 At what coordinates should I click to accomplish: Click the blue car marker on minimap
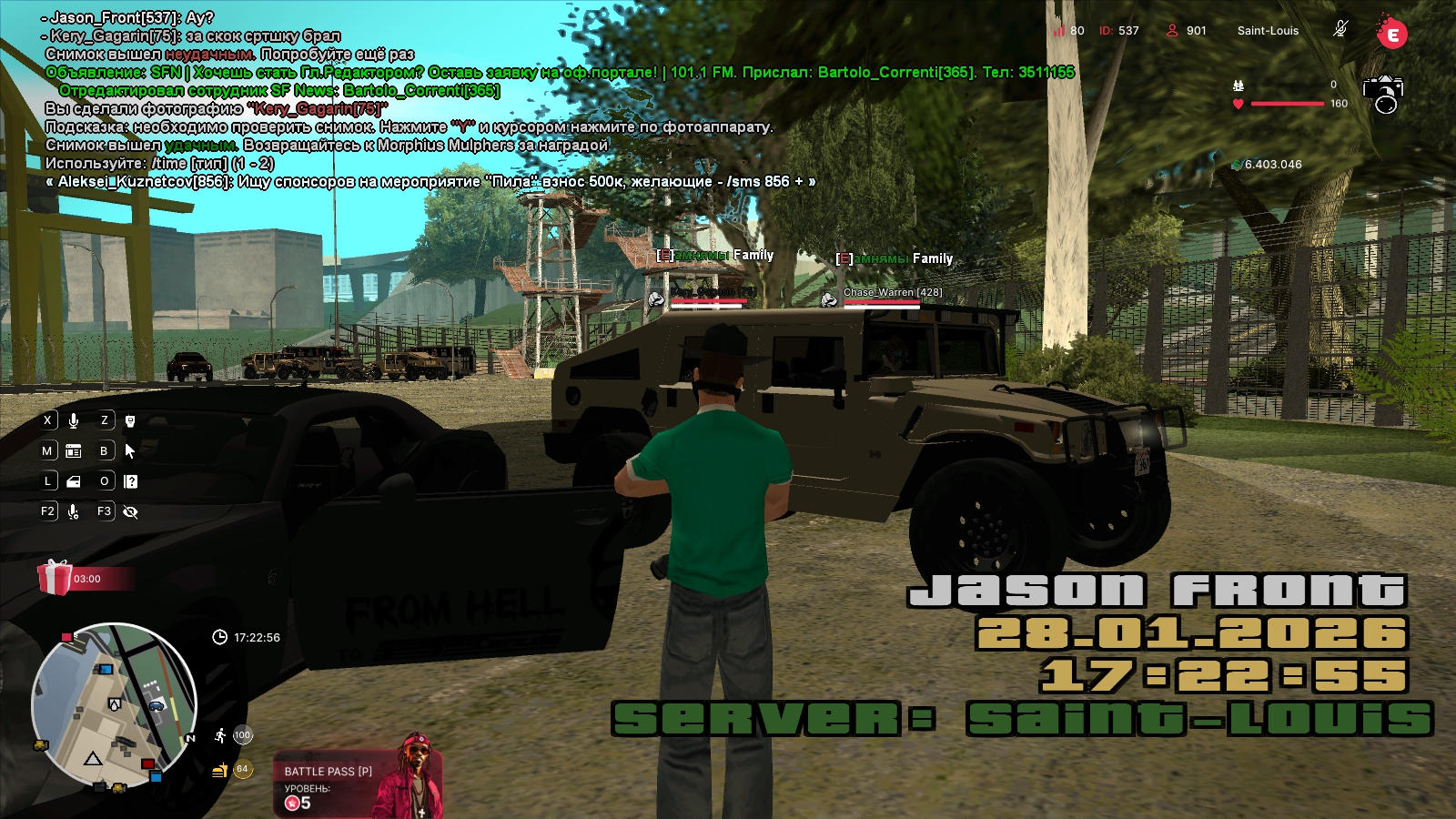(x=157, y=705)
